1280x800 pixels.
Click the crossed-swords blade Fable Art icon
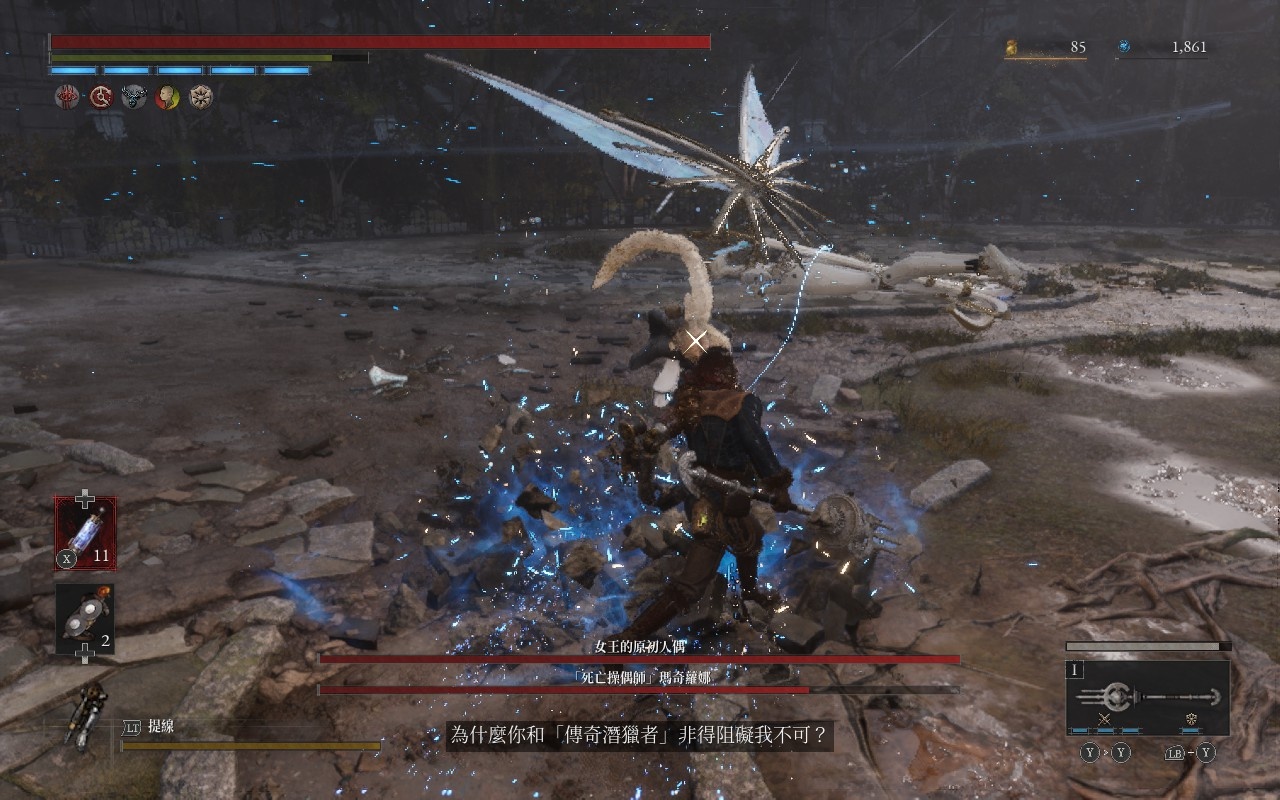tap(1105, 719)
